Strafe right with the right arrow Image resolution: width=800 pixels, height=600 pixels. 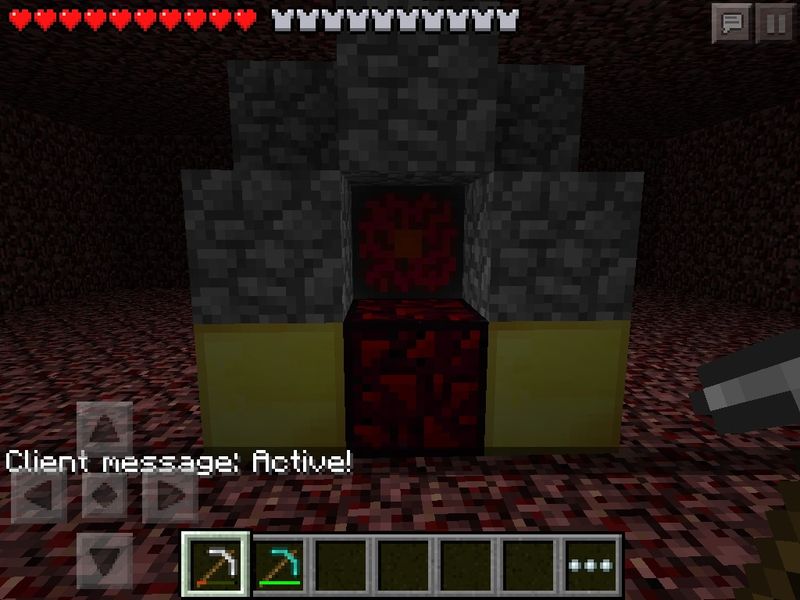(168, 494)
